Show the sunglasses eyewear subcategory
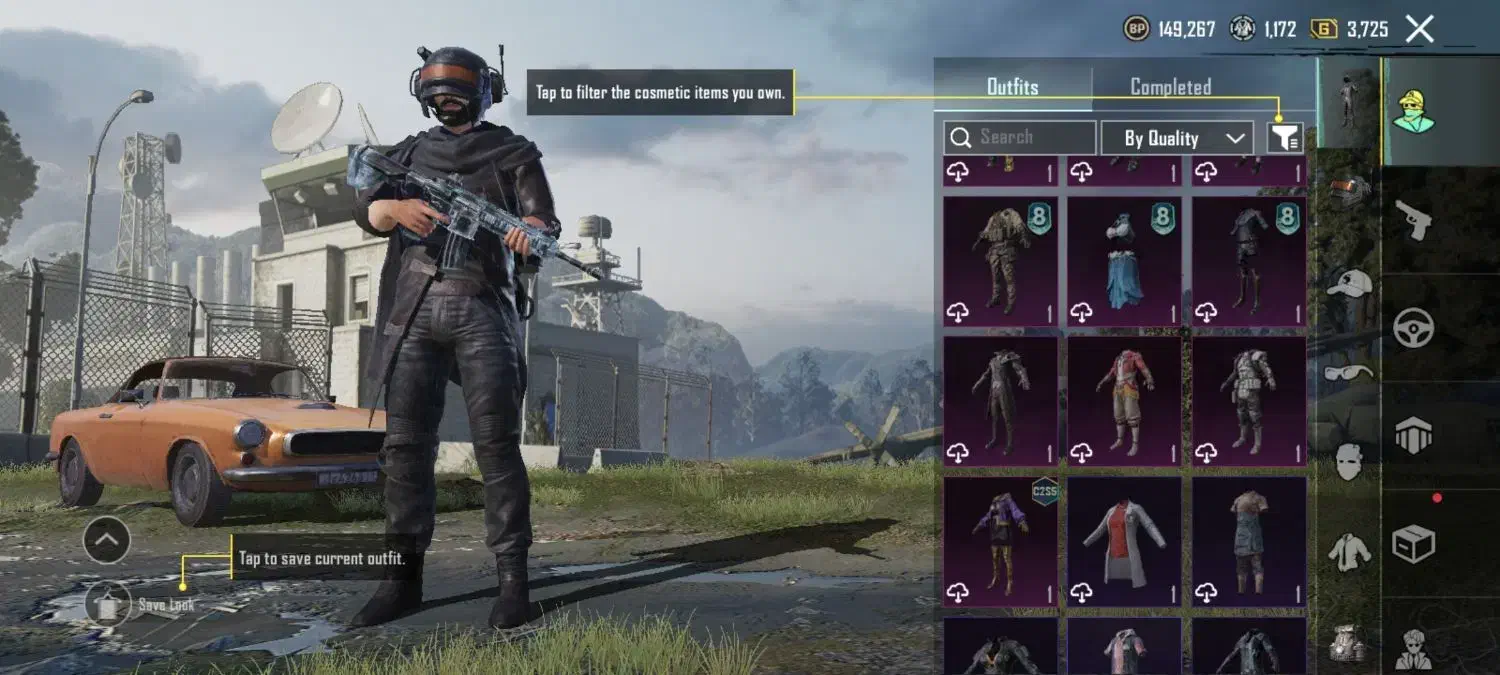1500x675 pixels. (x=1349, y=373)
